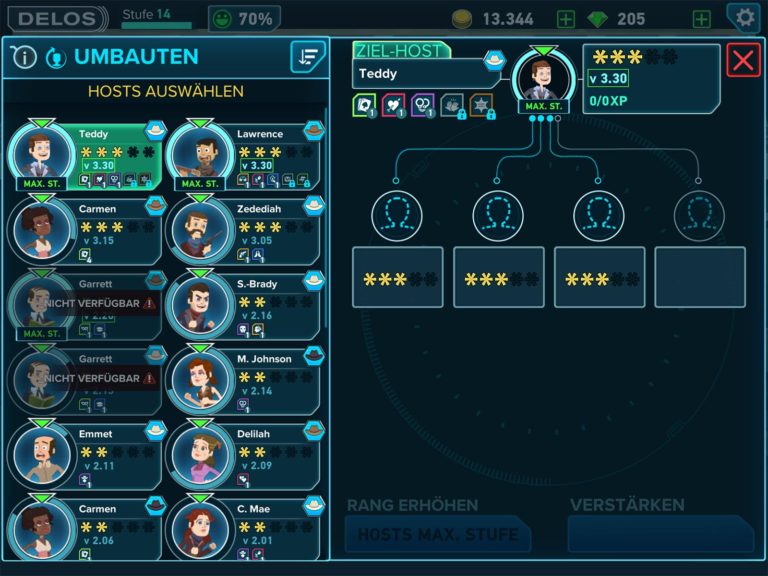The width and height of the screenshot is (768, 576).
Task: Buy gems with the green plus button
Action: [x=702, y=19]
